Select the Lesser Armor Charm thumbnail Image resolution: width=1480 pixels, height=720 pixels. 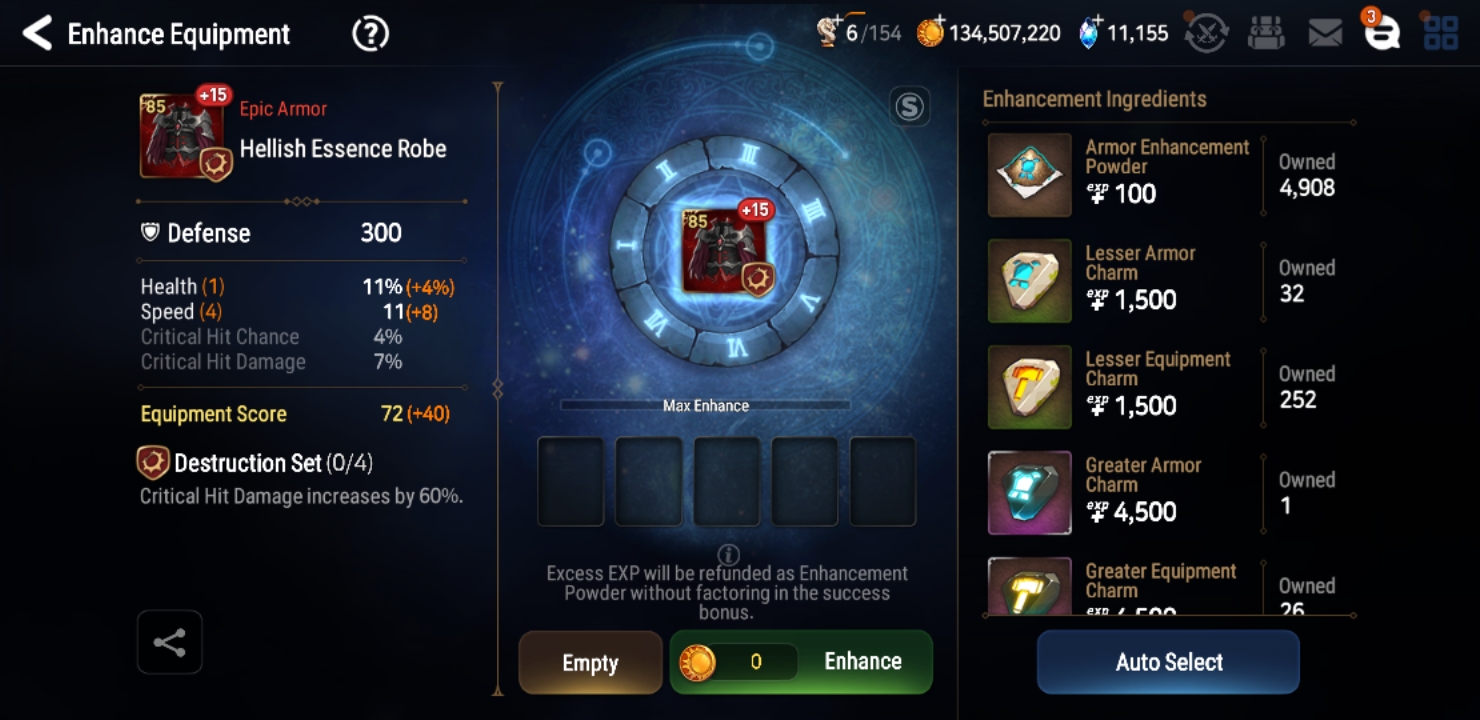point(1029,281)
